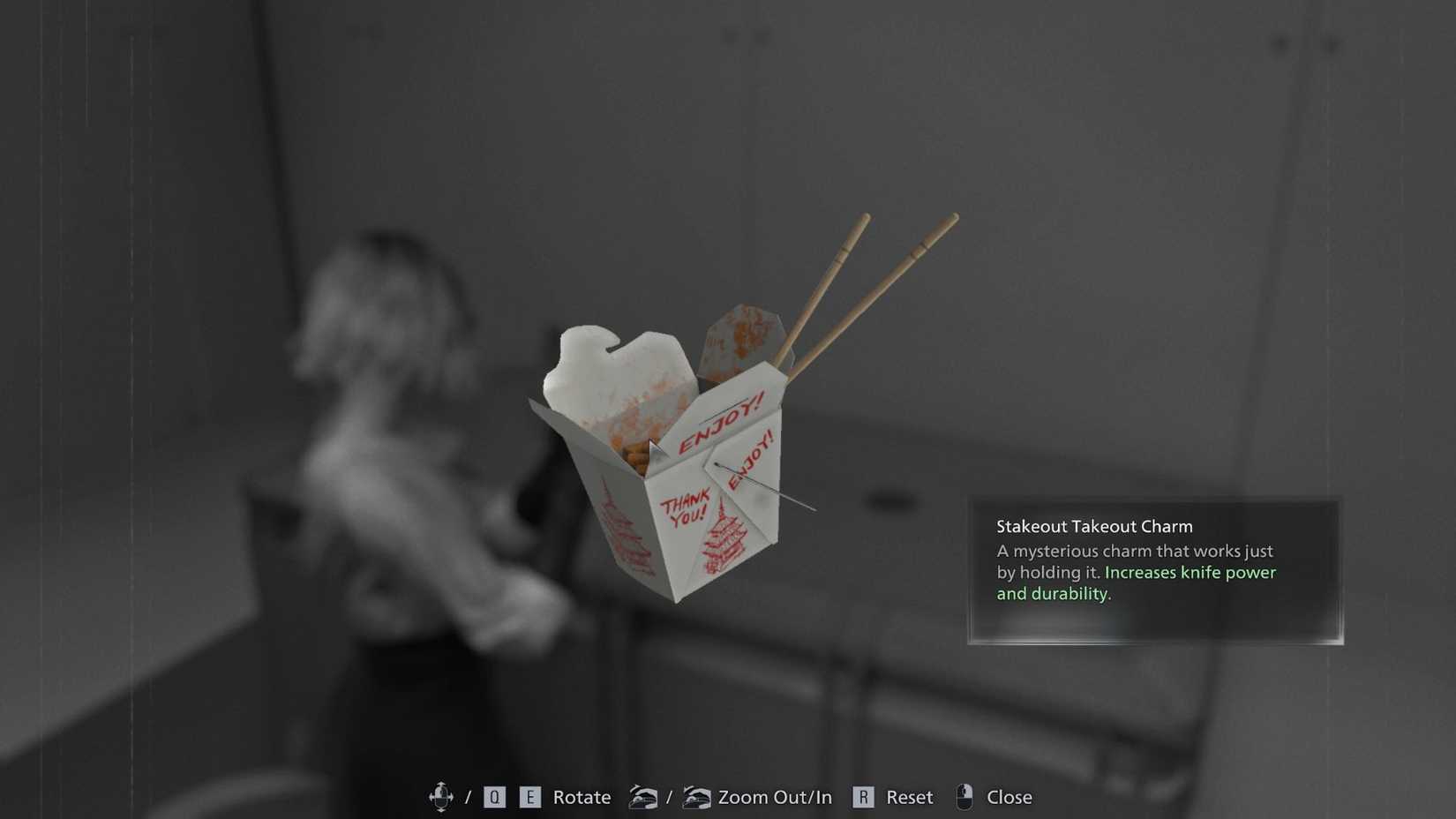Click the Rotate label in the control bar
Viewport: 1456px width, 819px height.
(x=582, y=796)
